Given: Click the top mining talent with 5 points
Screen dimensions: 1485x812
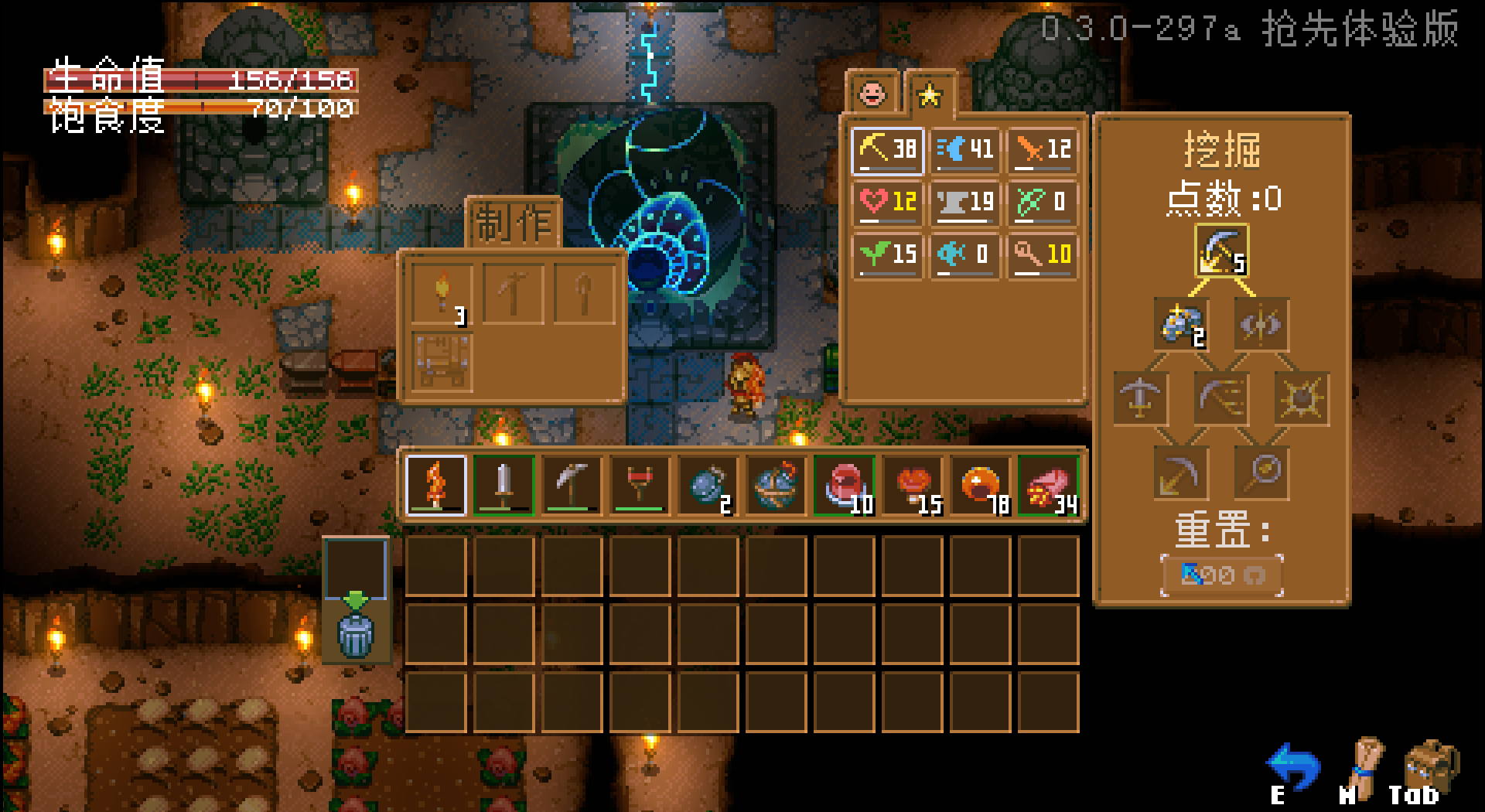Looking at the screenshot, I should pyautogui.click(x=1221, y=251).
